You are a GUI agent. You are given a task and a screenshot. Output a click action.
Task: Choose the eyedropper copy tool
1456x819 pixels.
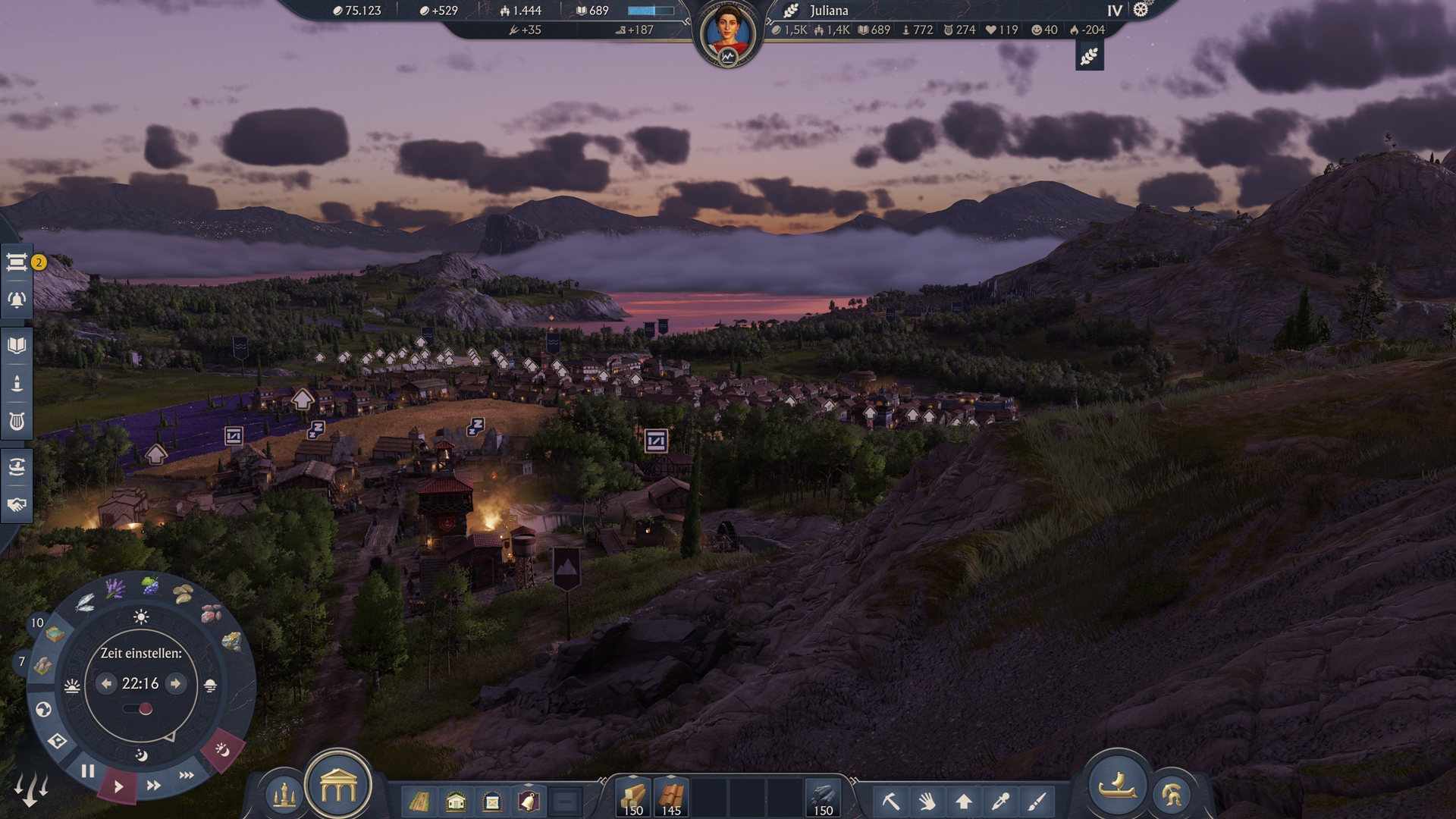click(x=1000, y=801)
